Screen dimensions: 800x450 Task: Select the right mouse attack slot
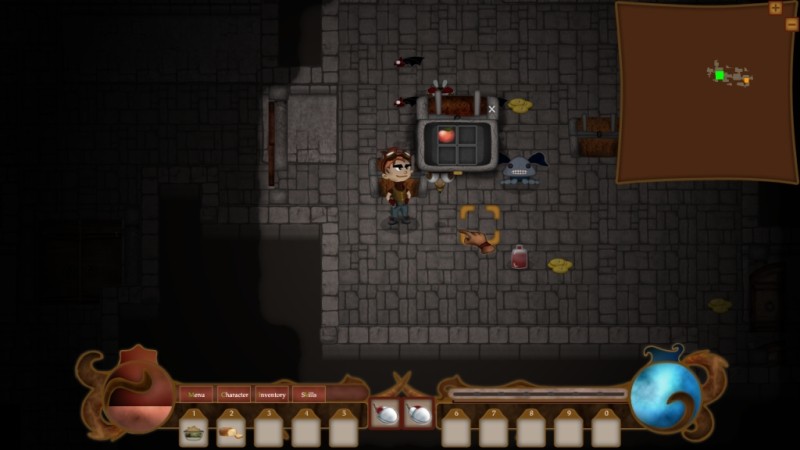[418, 413]
